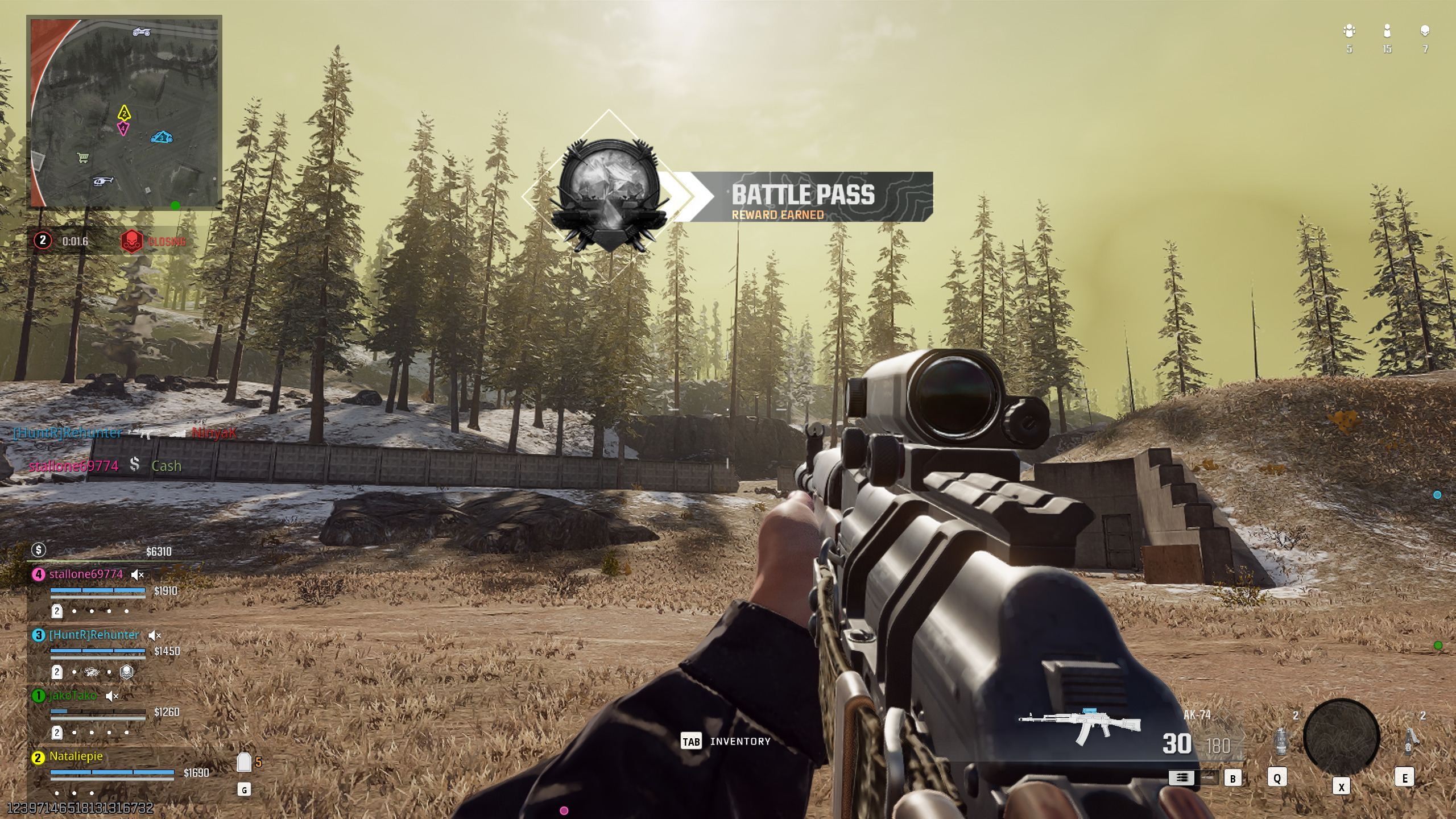Select the Nataliepie squad row
The image size is (1456, 819).
point(76,756)
